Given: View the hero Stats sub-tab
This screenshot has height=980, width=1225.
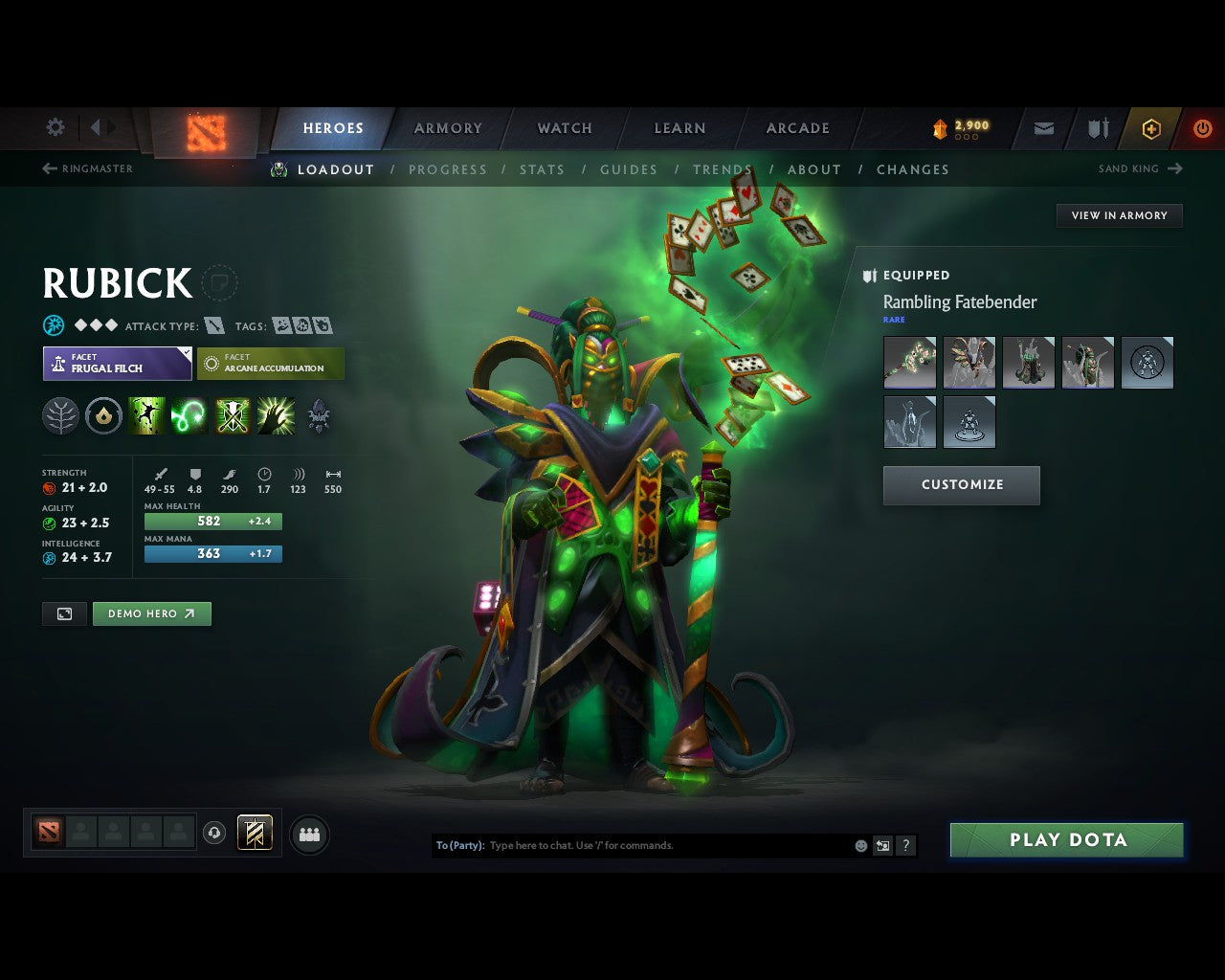Looking at the screenshot, I should (x=542, y=169).
